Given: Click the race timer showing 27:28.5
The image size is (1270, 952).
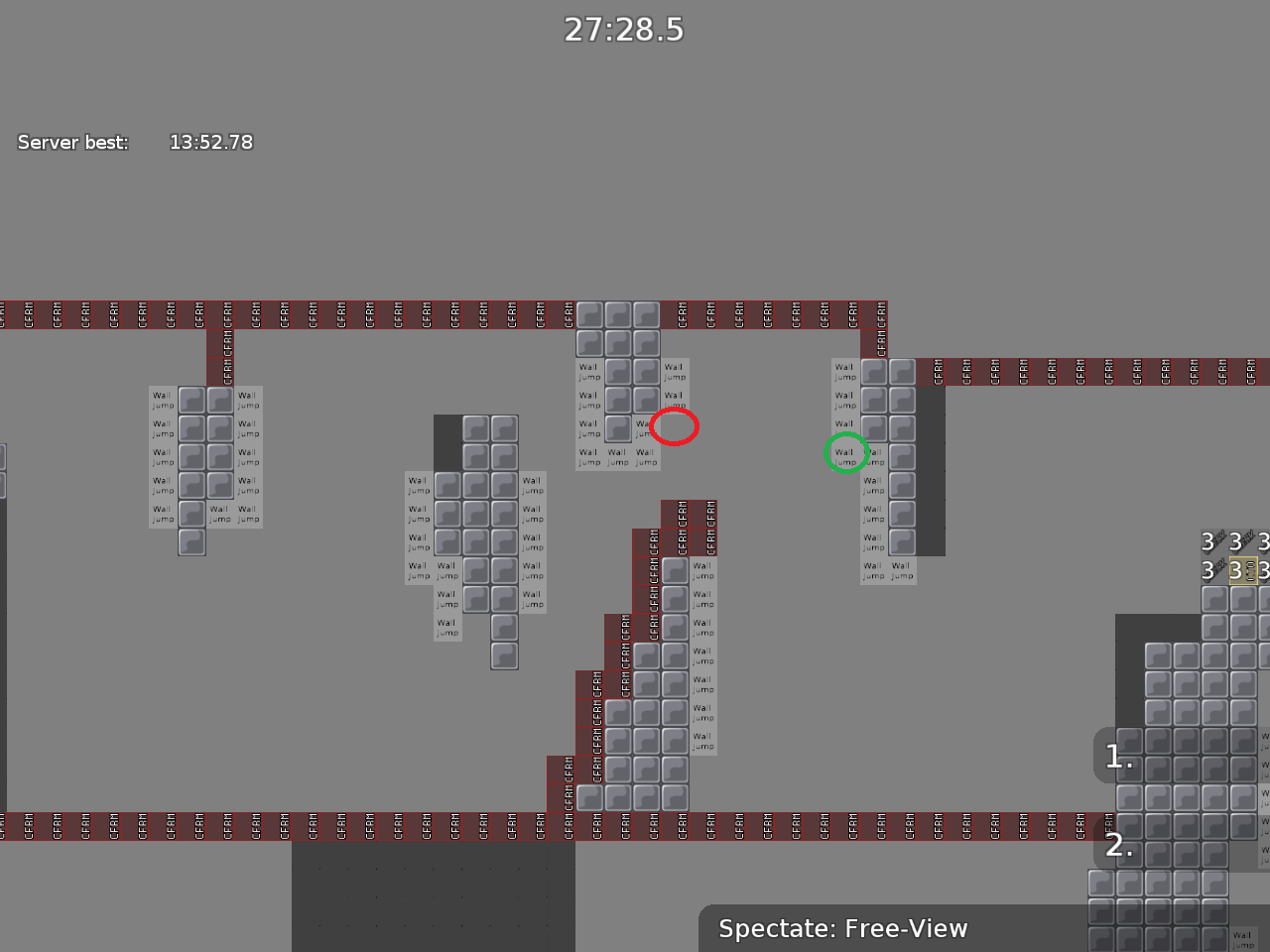Looking at the screenshot, I should [x=624, y=30].
